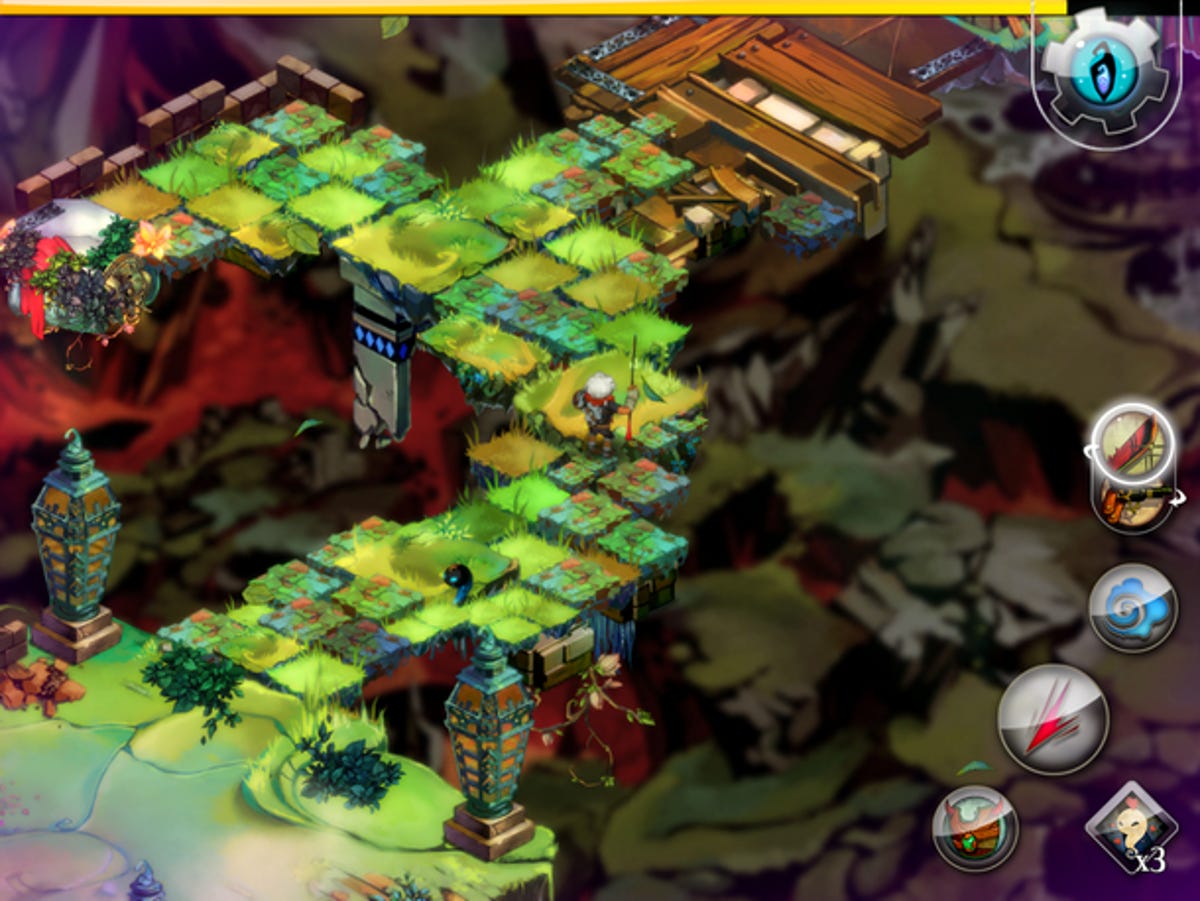This screenshot has width=1200, height=901.
Task: Use a health tonic marked x3
Action: point(1131,827)
